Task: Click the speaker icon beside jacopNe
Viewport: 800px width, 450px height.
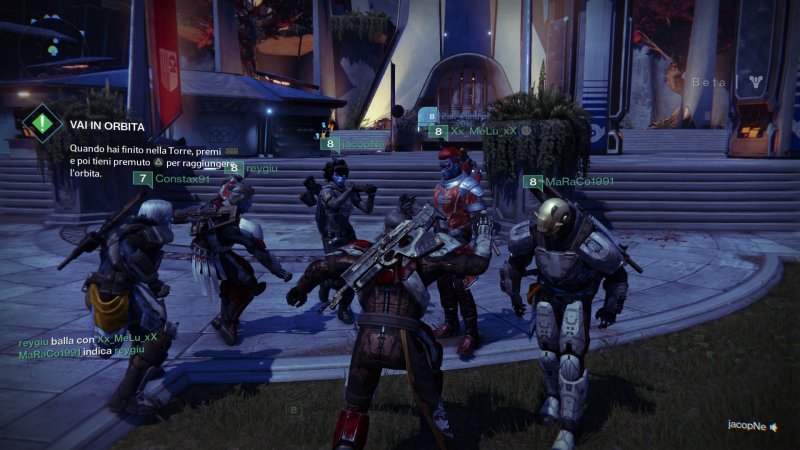Action: 773,426
